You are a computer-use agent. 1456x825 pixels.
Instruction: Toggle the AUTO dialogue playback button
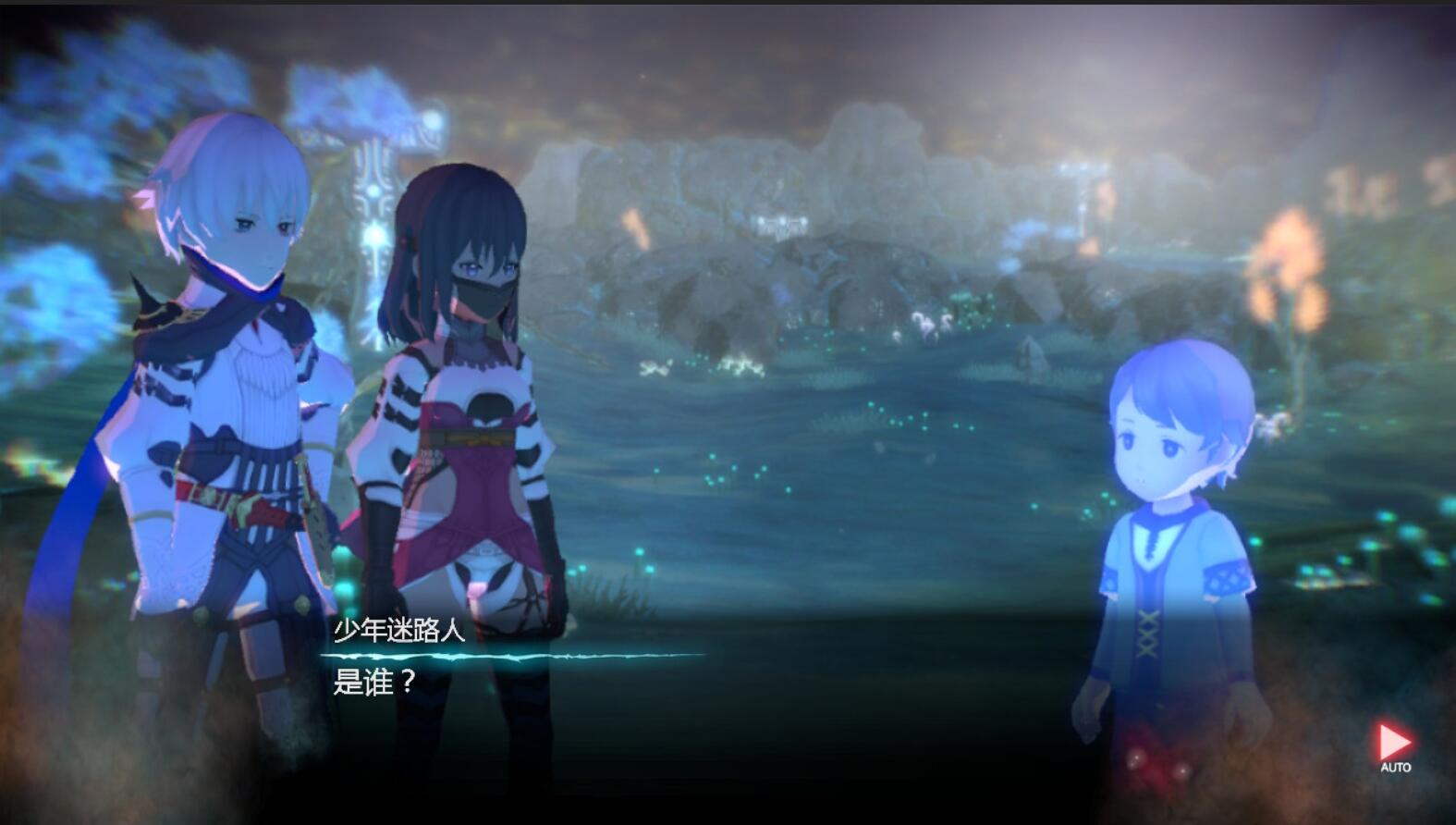[1394, 745]
